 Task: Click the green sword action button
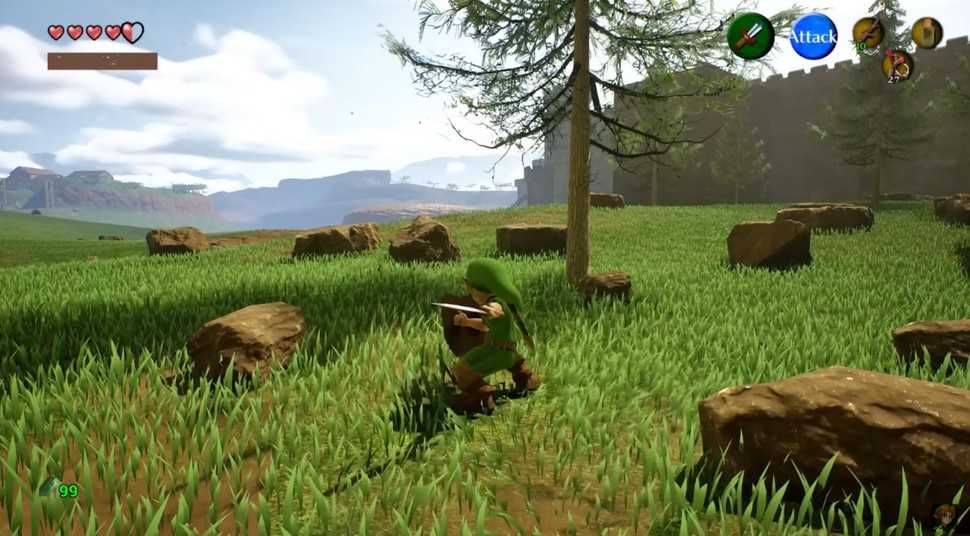pos(750,36)
